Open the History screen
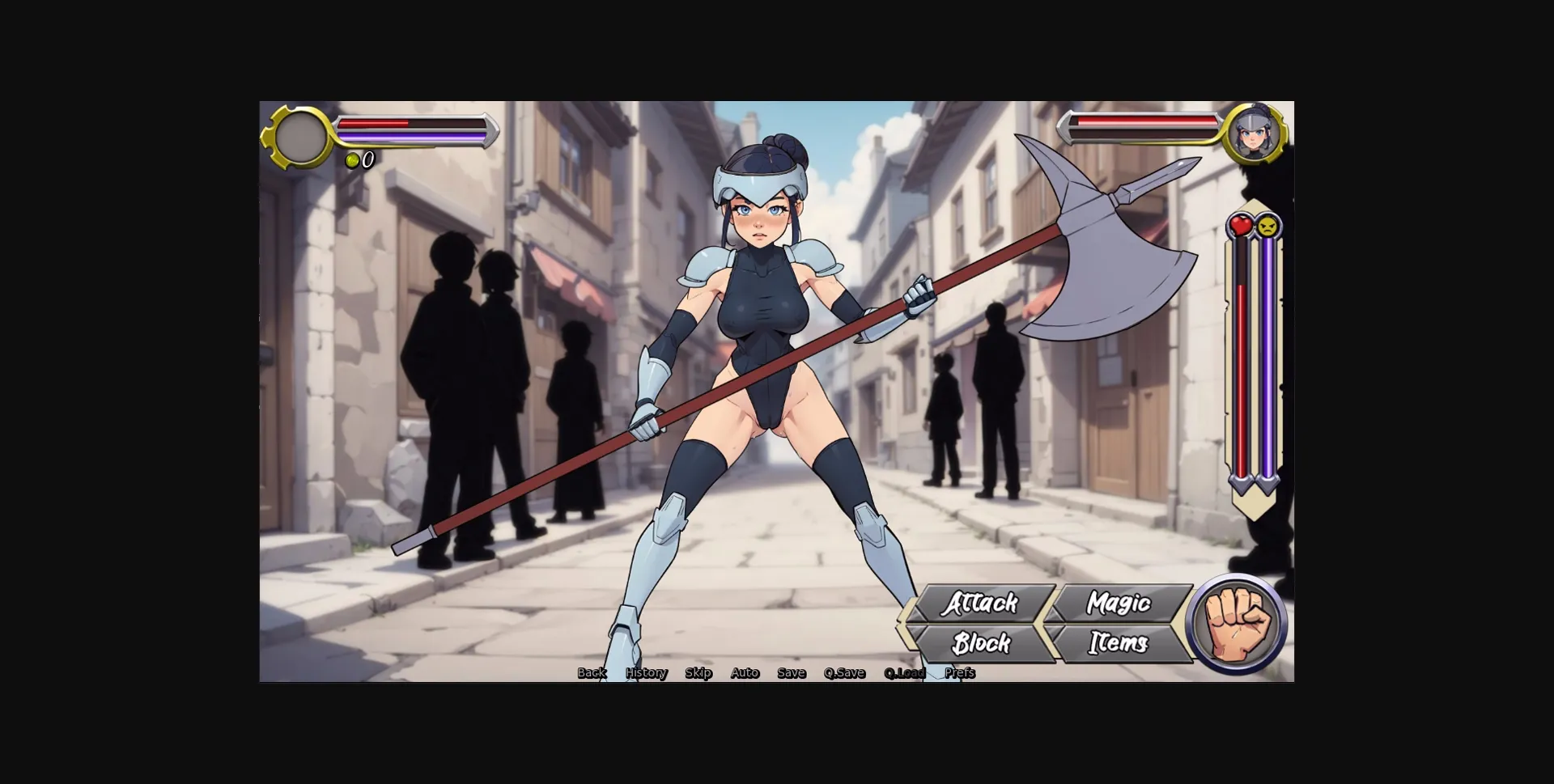The image size is (1554, 784). (645, 672)
